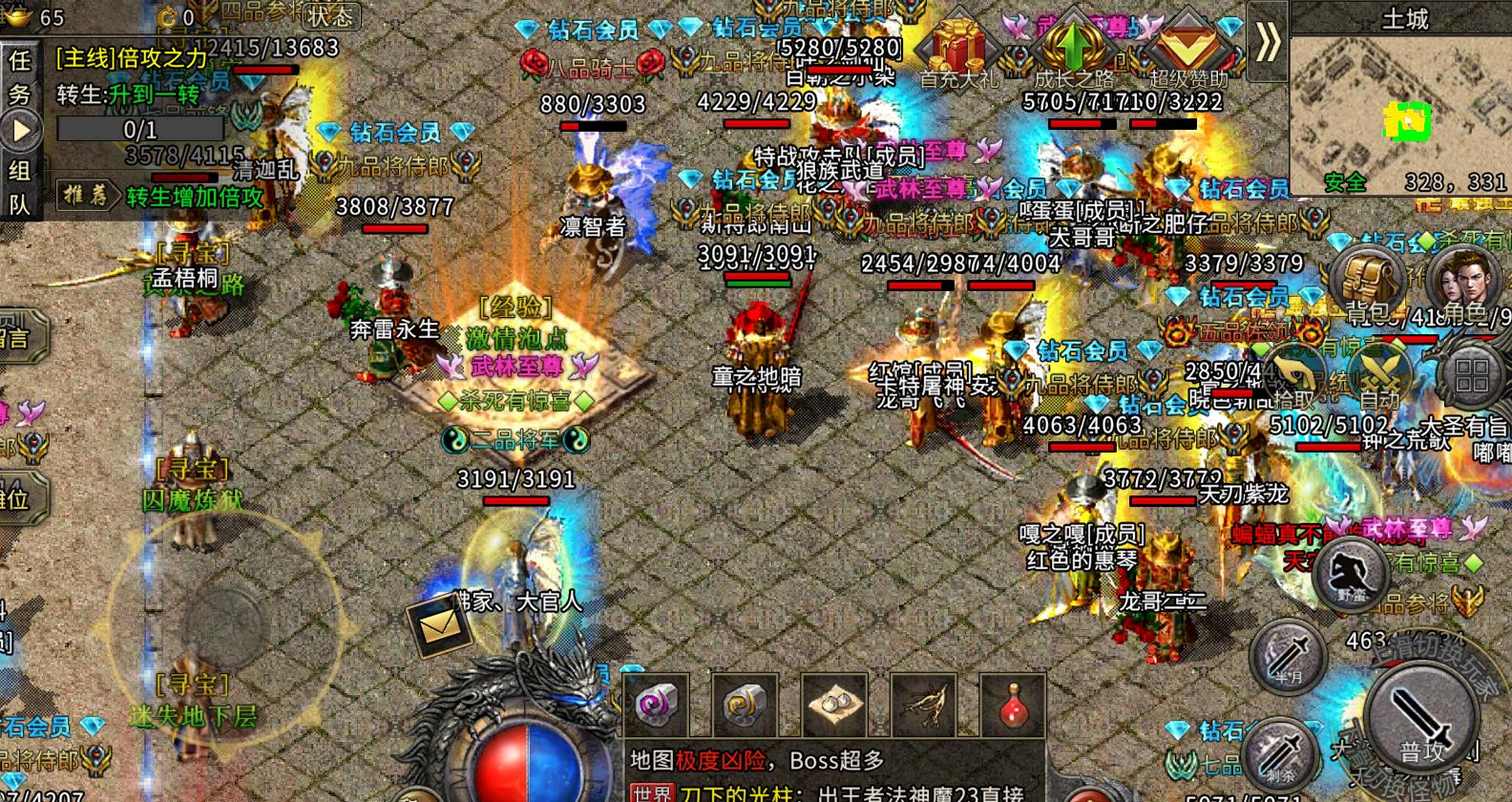Open the mail envelope icon
The height and width of the screenshot is (802, 1512).
click(x=437, y=625)
